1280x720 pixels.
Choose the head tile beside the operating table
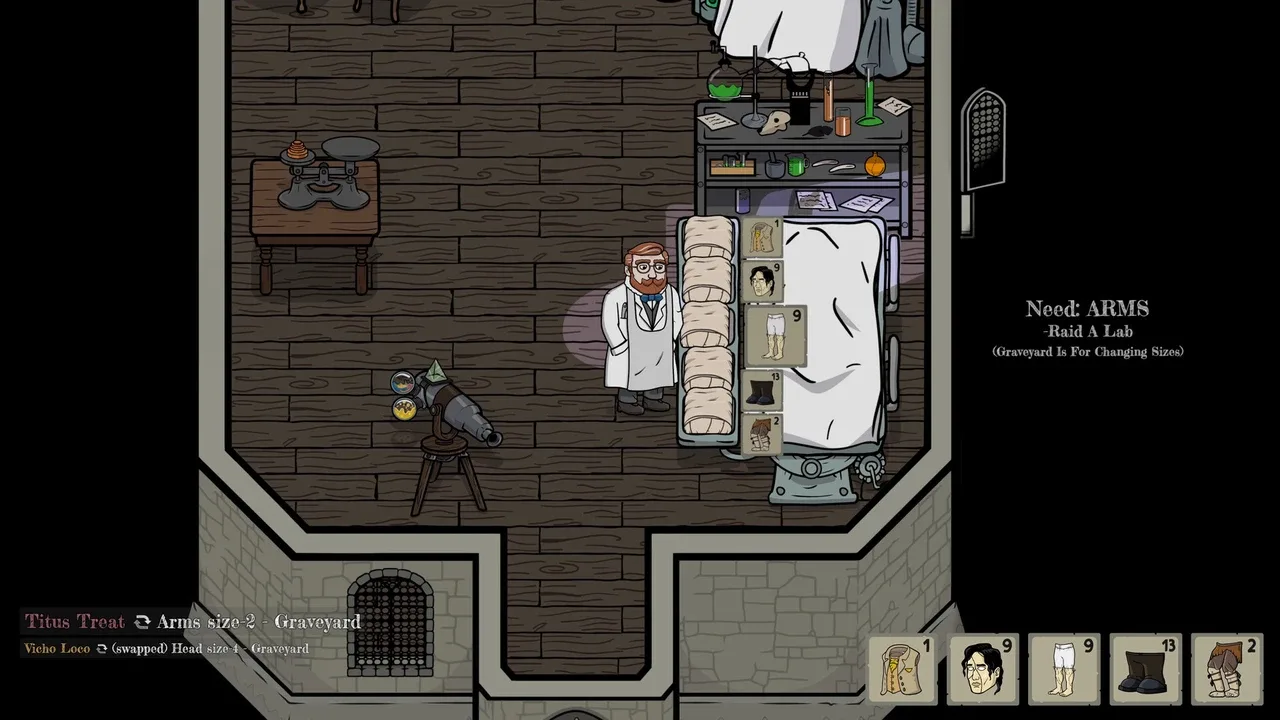pos(763,281)
